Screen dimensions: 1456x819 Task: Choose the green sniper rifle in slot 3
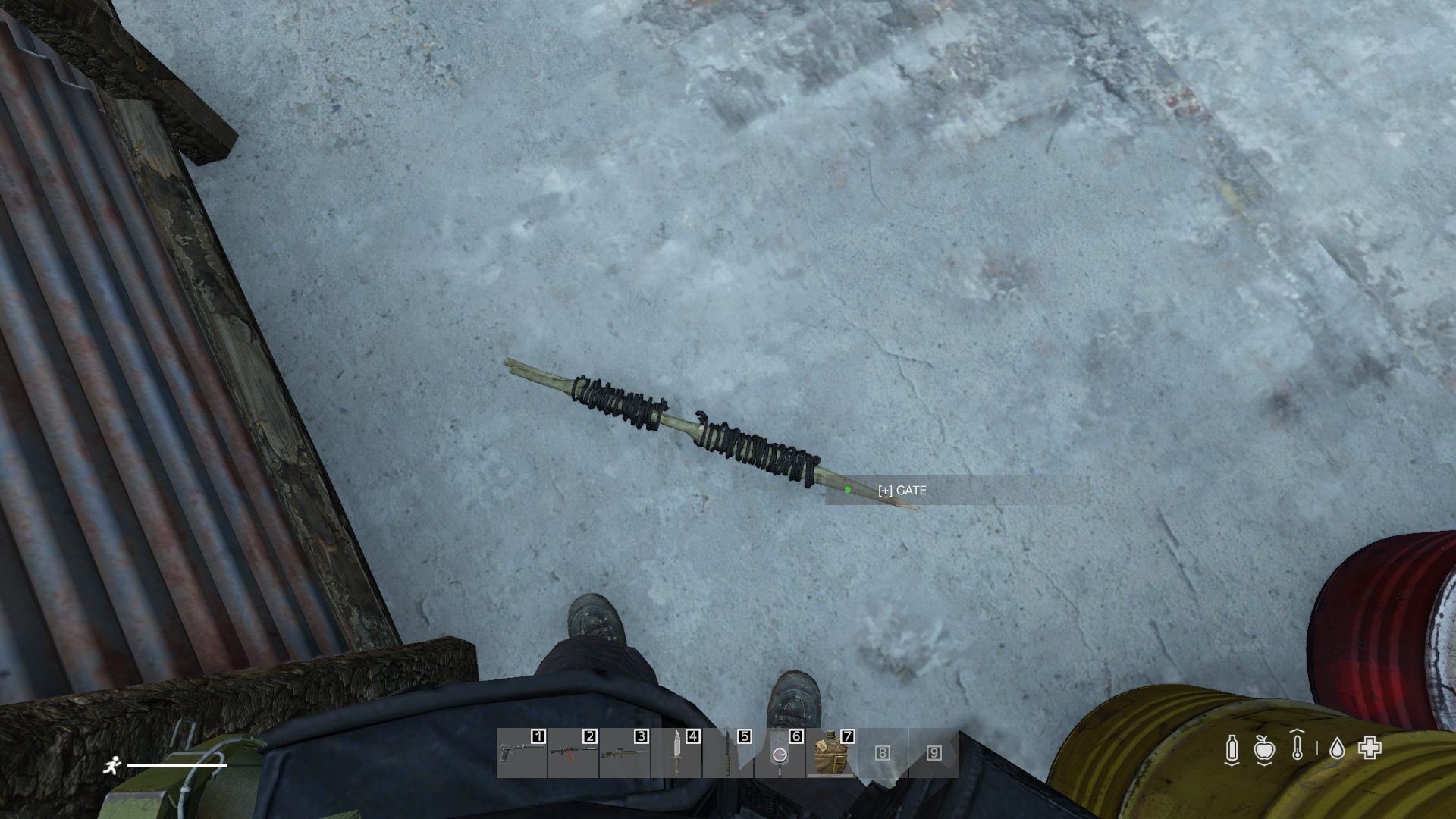(x=625, y=753)
